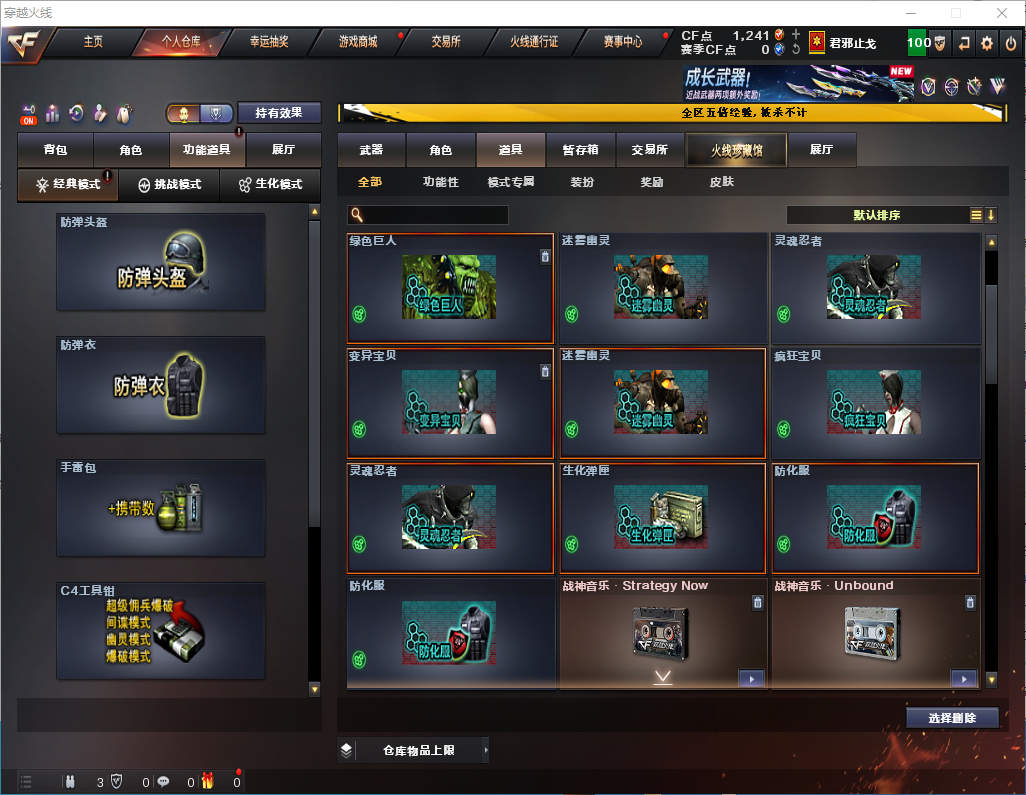
Task: Close the game window
Action: click(1002, 13)
